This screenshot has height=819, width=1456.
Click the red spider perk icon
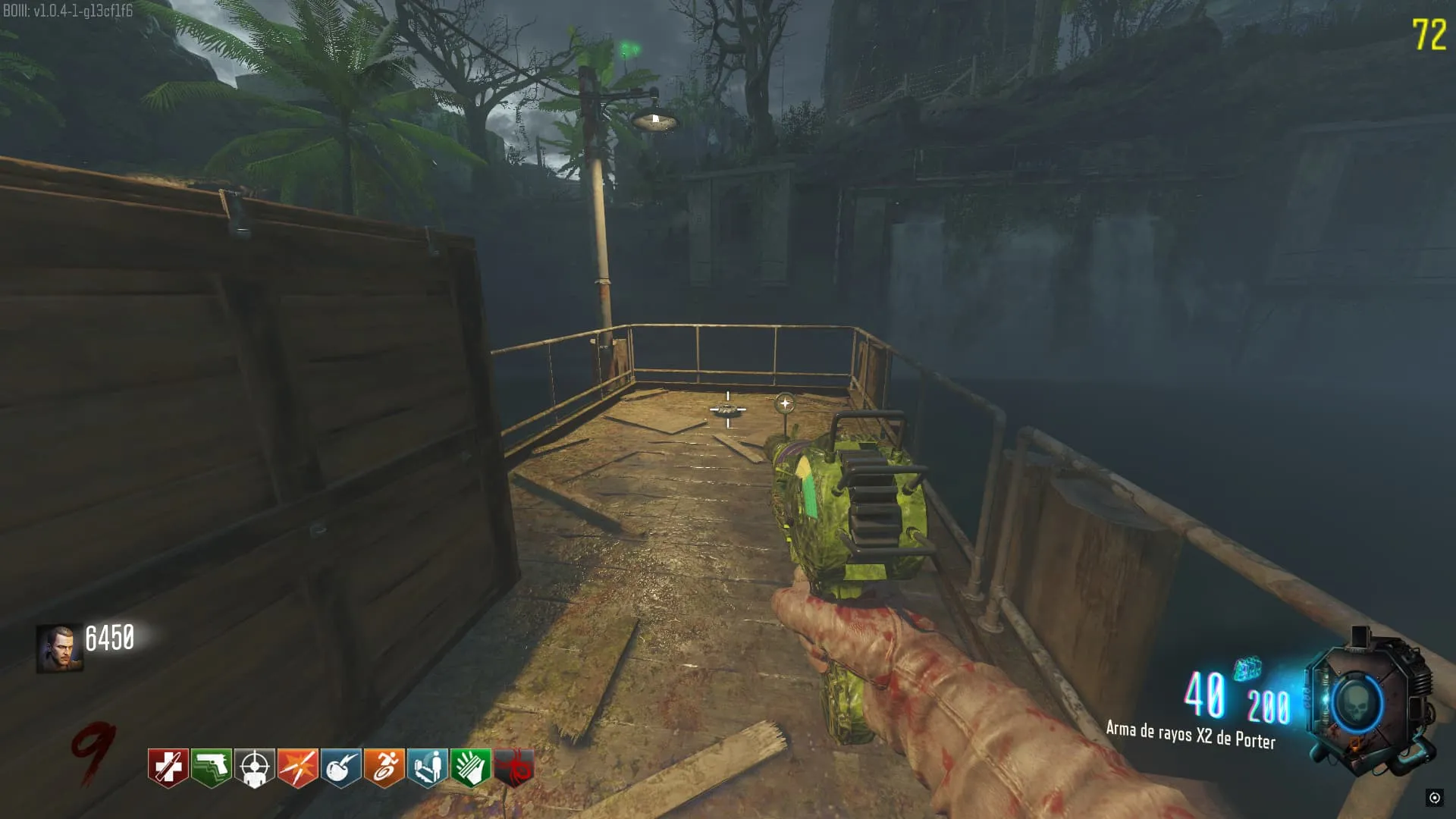514,767
